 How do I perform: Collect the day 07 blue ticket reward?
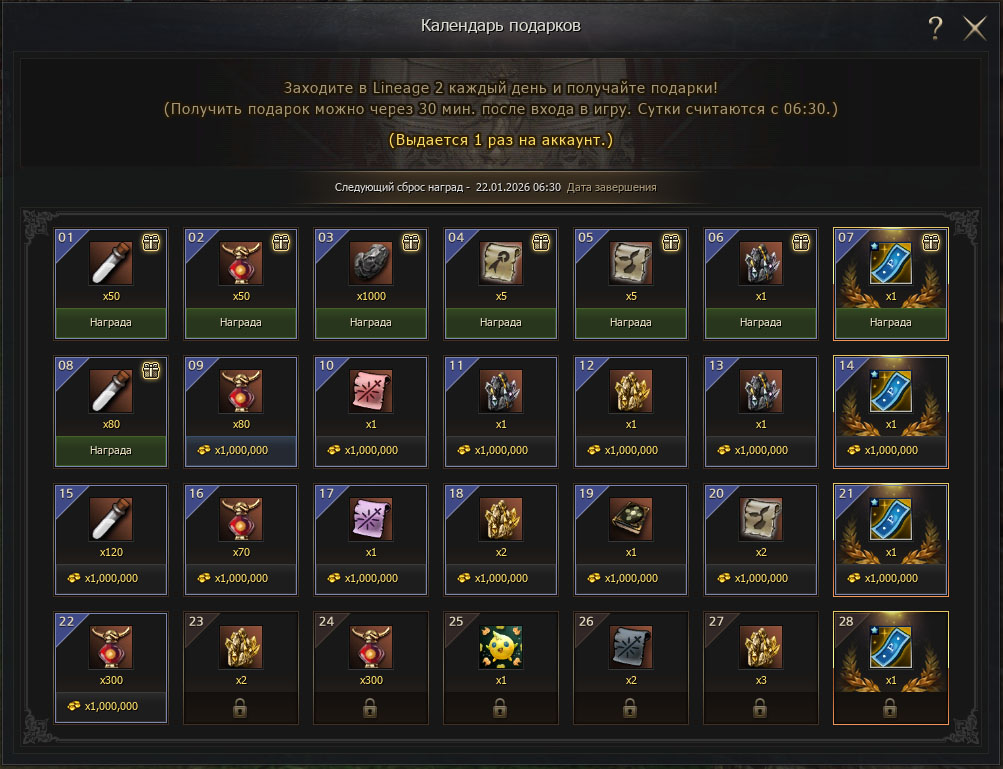click(890, 323)
